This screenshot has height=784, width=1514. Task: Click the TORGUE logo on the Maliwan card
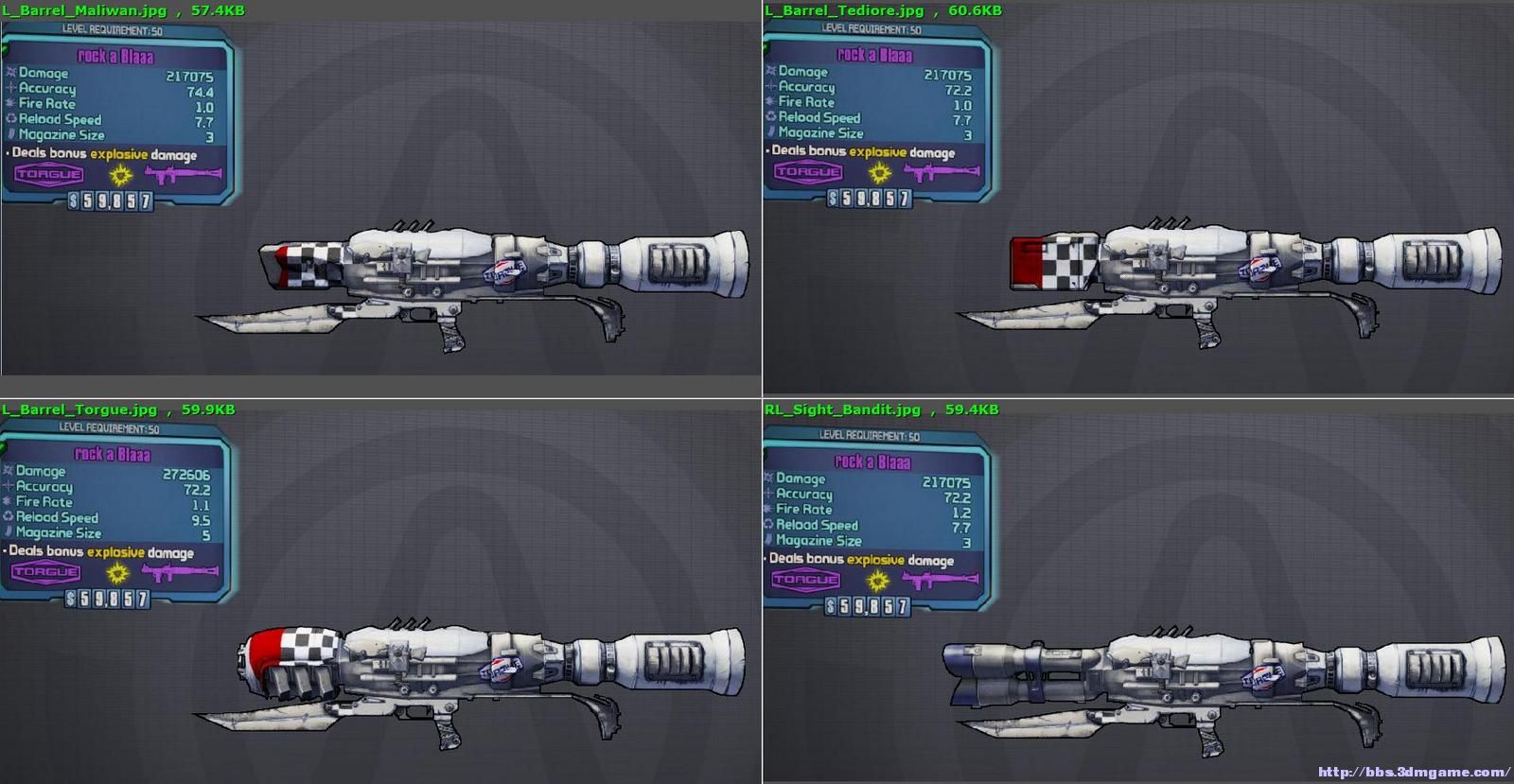[x=45, y=174]
